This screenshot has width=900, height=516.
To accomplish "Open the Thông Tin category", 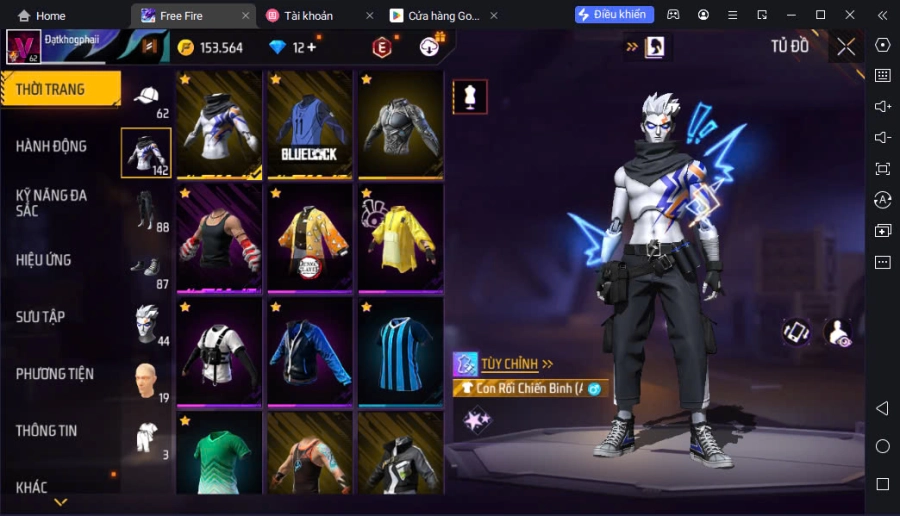I will coord(47,431).
